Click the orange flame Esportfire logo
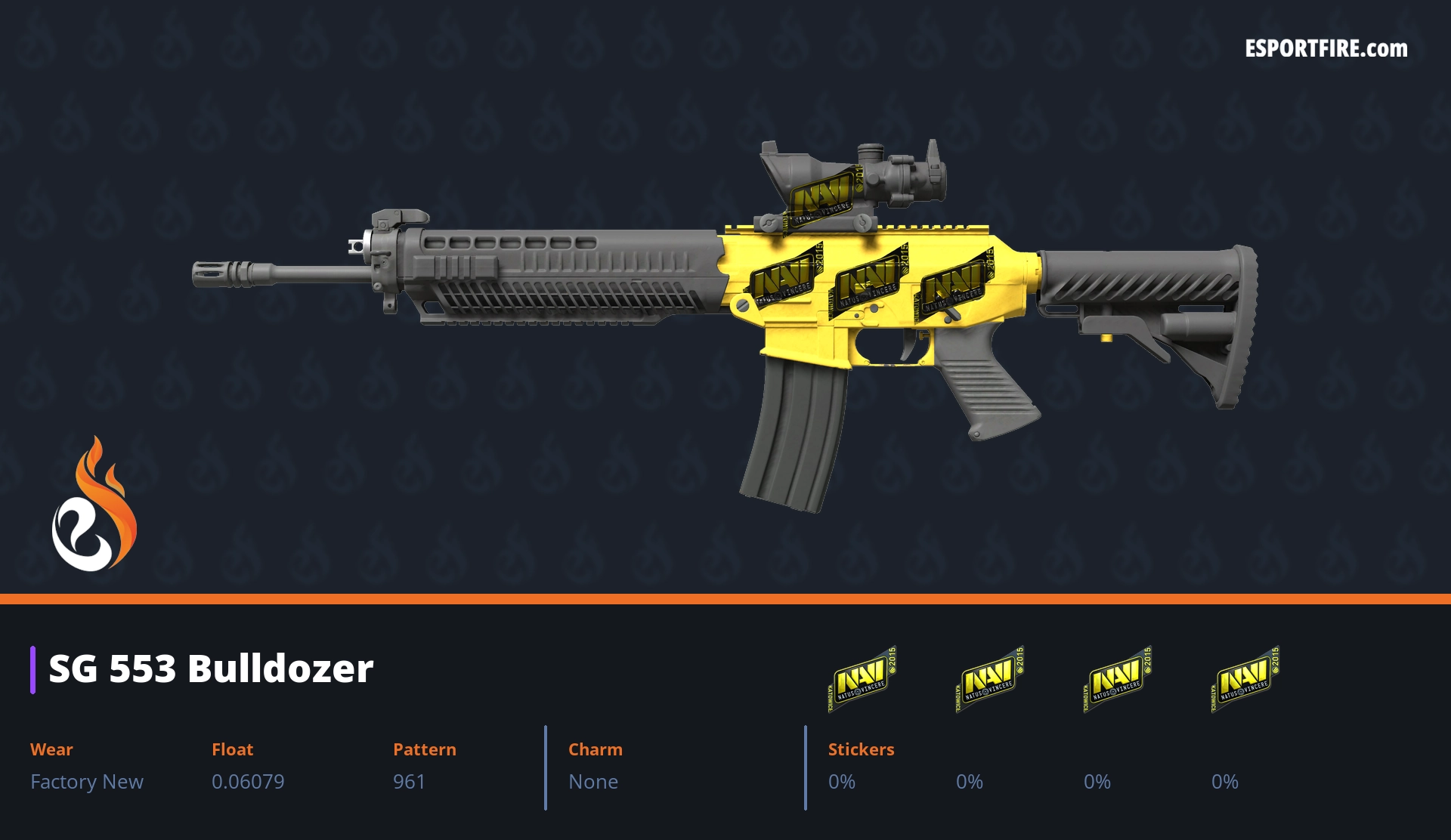 pyautogui.click(x=94, y=506)
